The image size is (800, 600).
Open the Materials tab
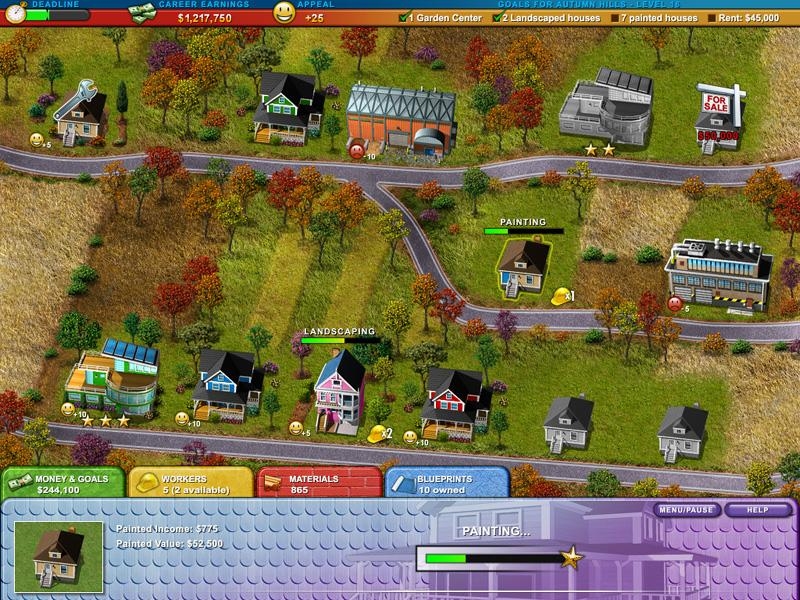pos(318,484)
